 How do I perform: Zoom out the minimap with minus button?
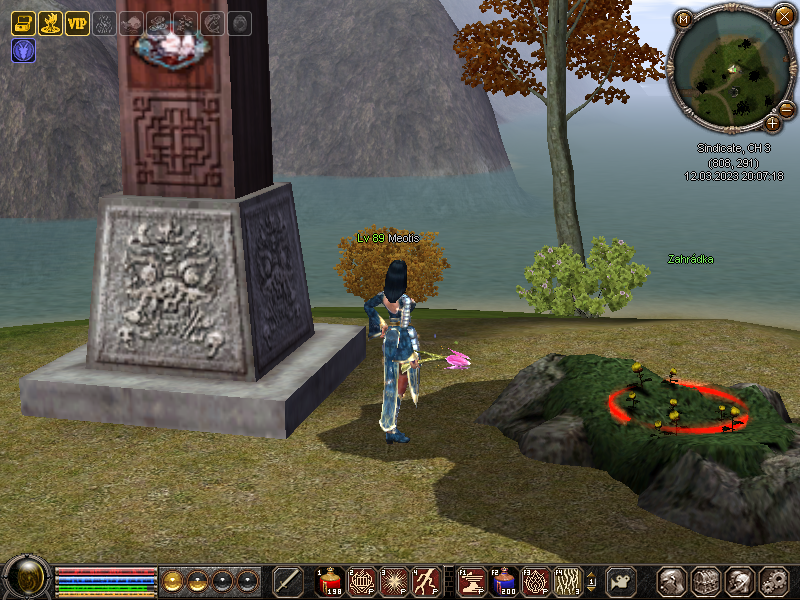click(786, 108)
